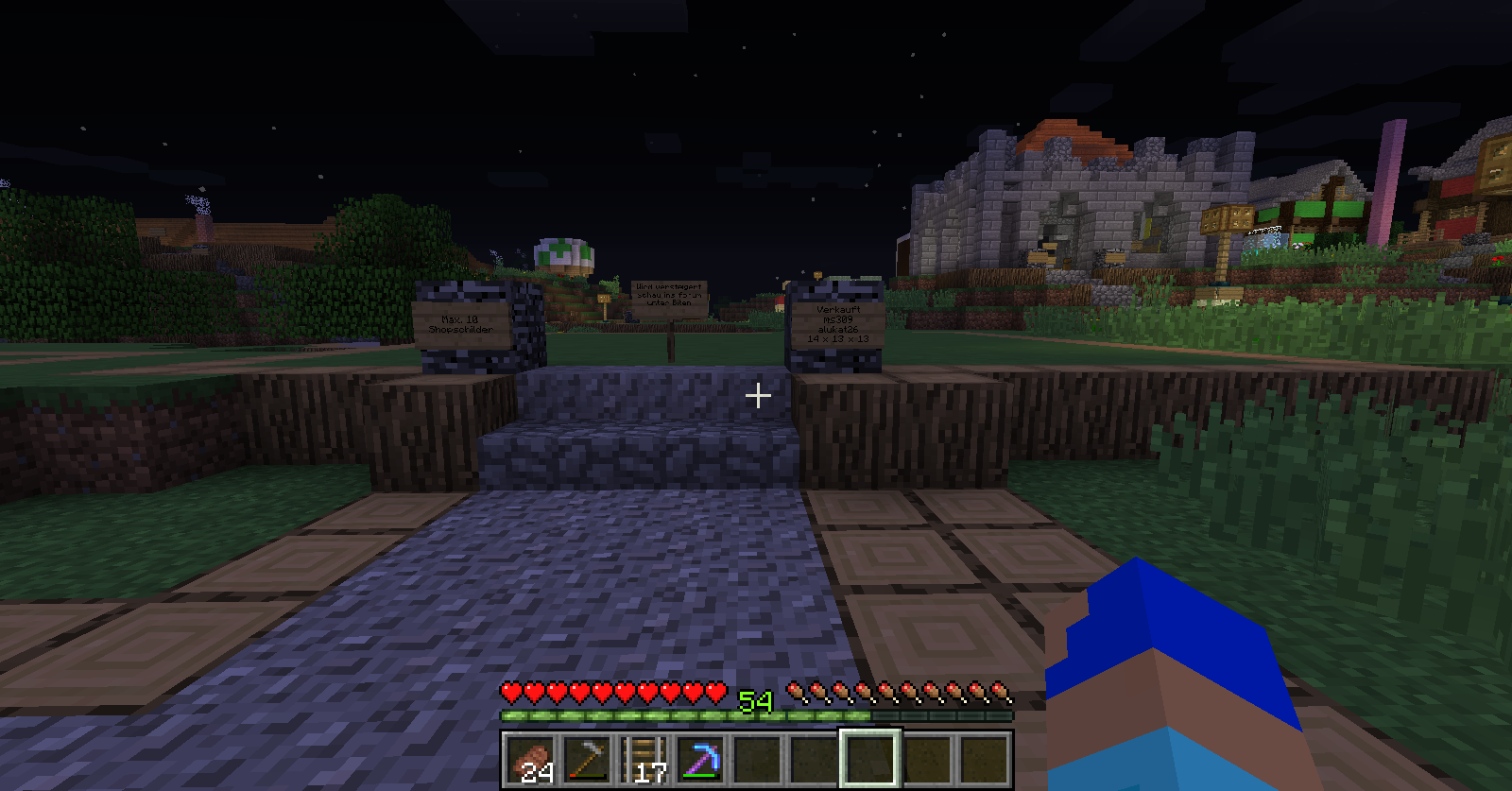Select the cooked meat stack of 24

pyautogui.click(x=531, y=759)
